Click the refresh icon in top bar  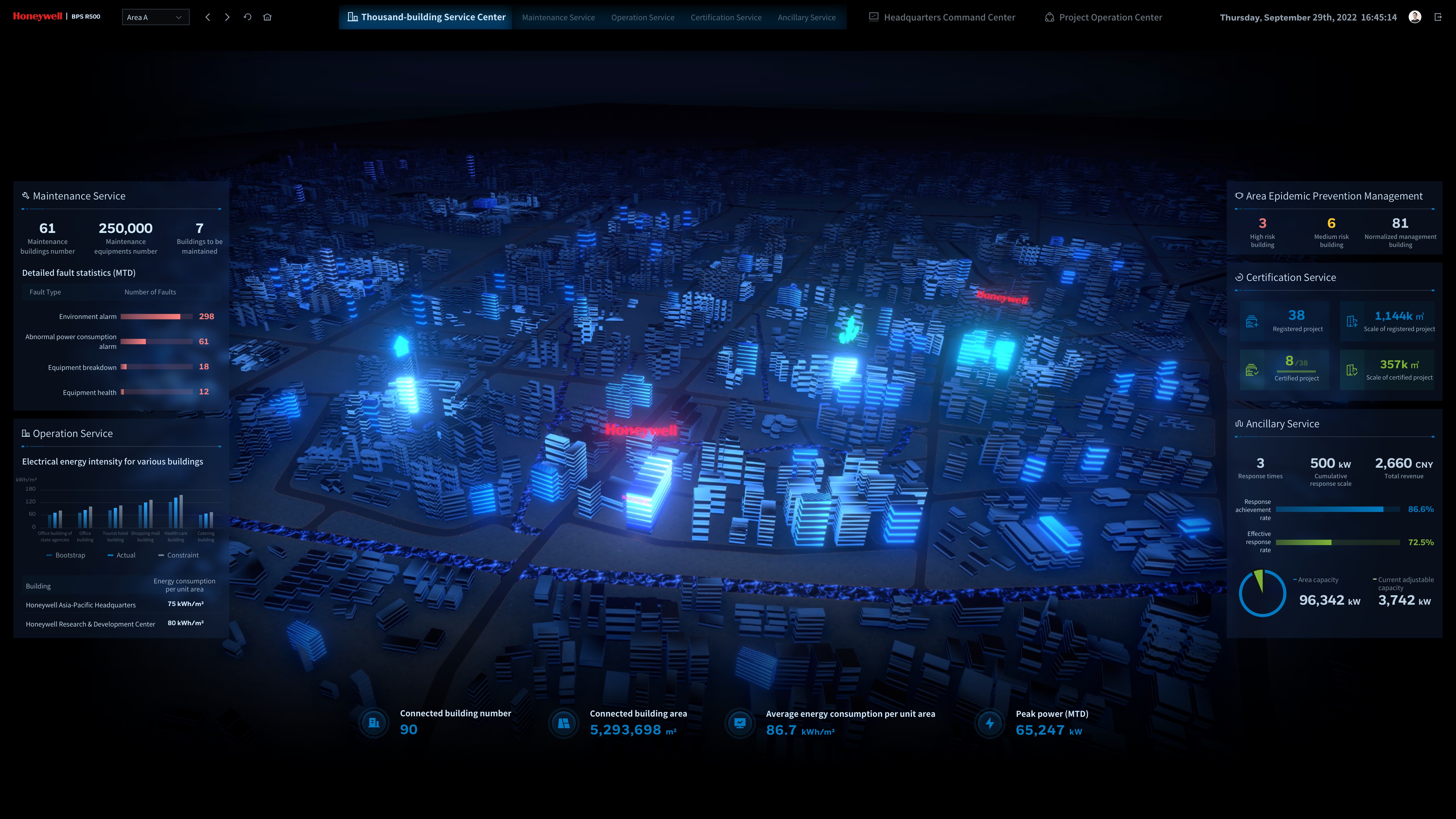pos(248,18)
